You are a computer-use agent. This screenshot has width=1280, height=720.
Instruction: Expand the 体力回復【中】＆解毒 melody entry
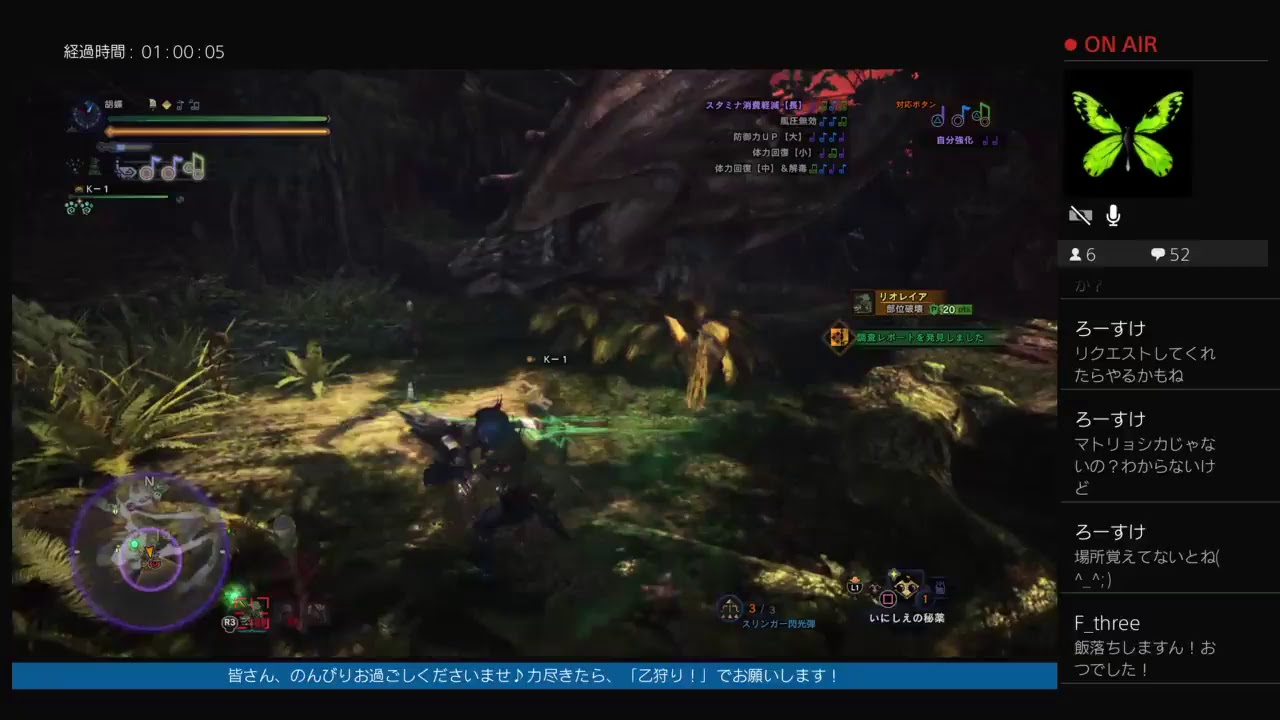coord(761,170)
